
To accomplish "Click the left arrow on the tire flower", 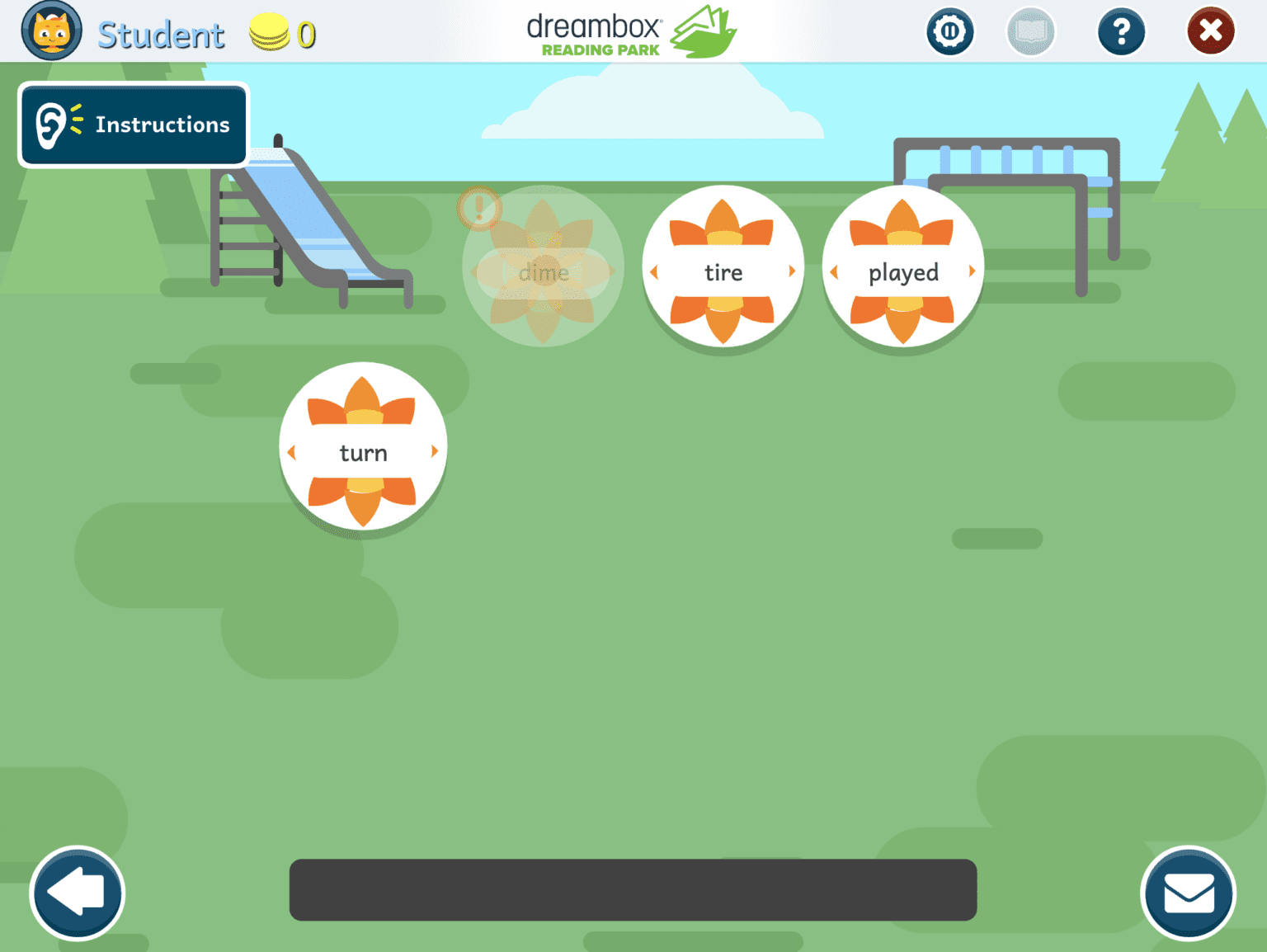I will [x=653, y=272].
